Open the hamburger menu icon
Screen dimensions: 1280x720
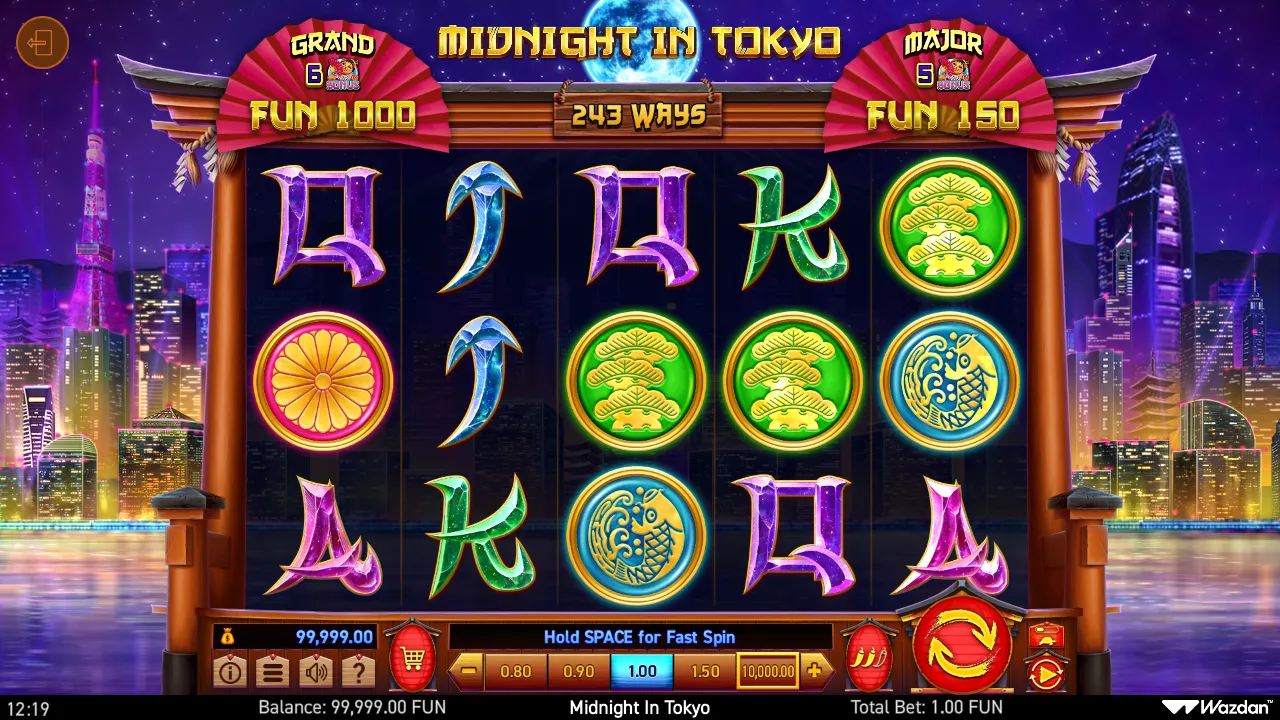click(x=272, y=672)
